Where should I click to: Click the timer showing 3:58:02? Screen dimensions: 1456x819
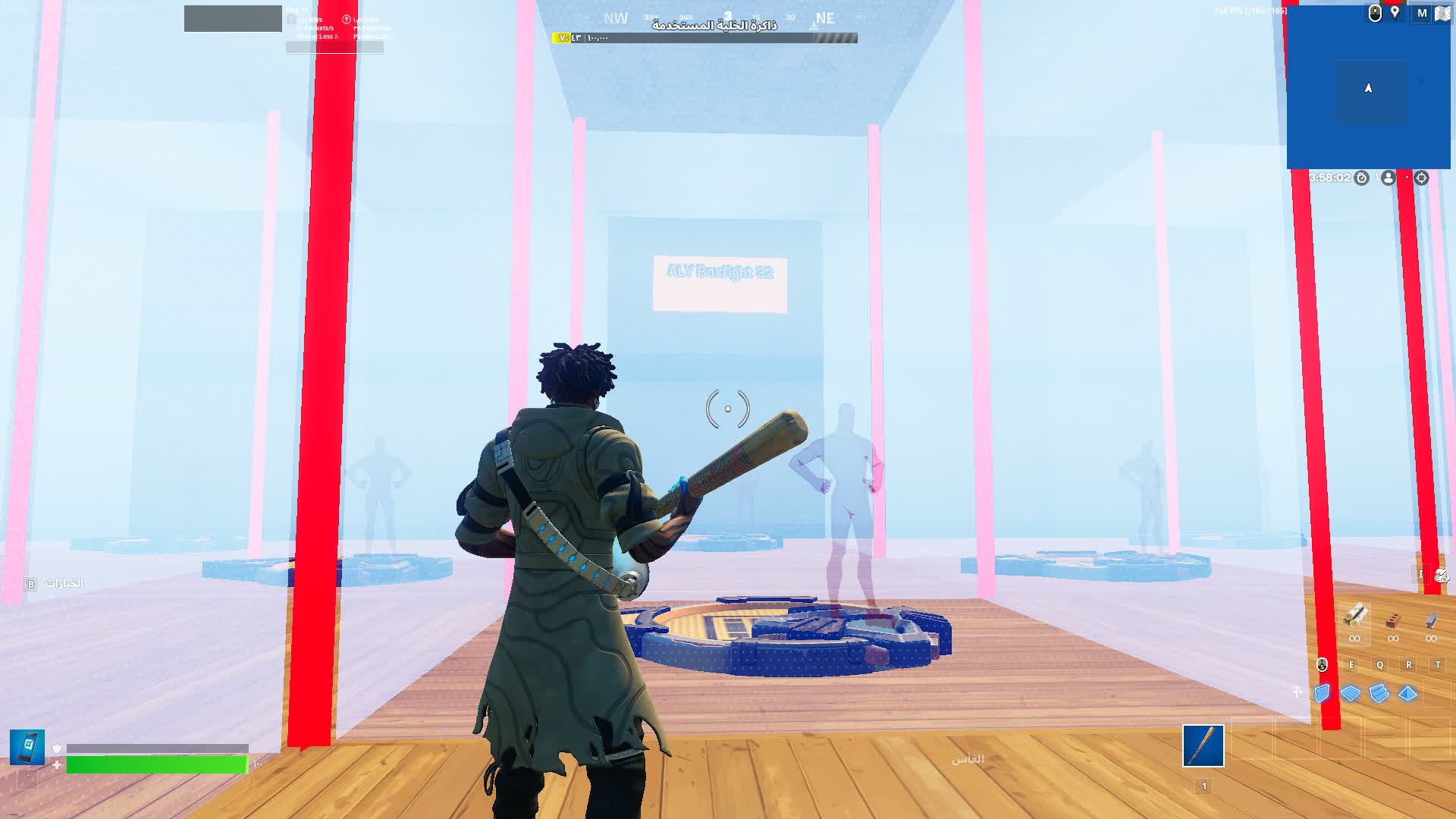click(x=1332, y=177)
